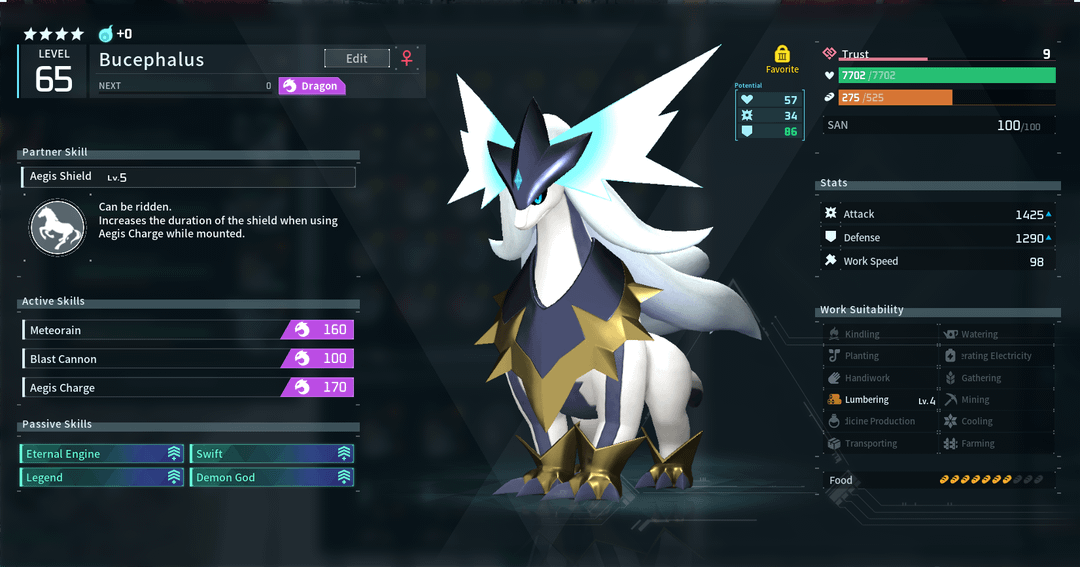Click the Eternal Engine passive skill
Screen dimensions: 1080x567
103,454
